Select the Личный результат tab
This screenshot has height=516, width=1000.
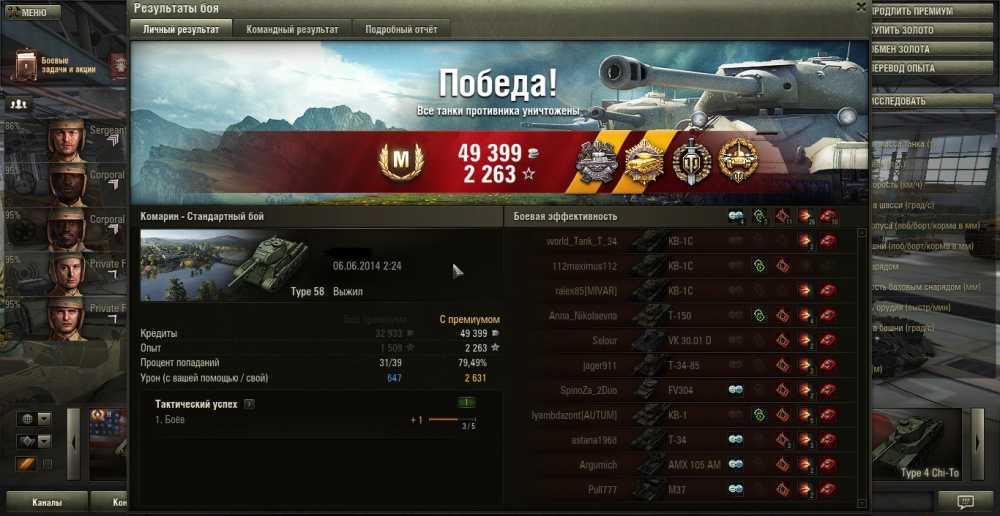(x=181, y=29)
